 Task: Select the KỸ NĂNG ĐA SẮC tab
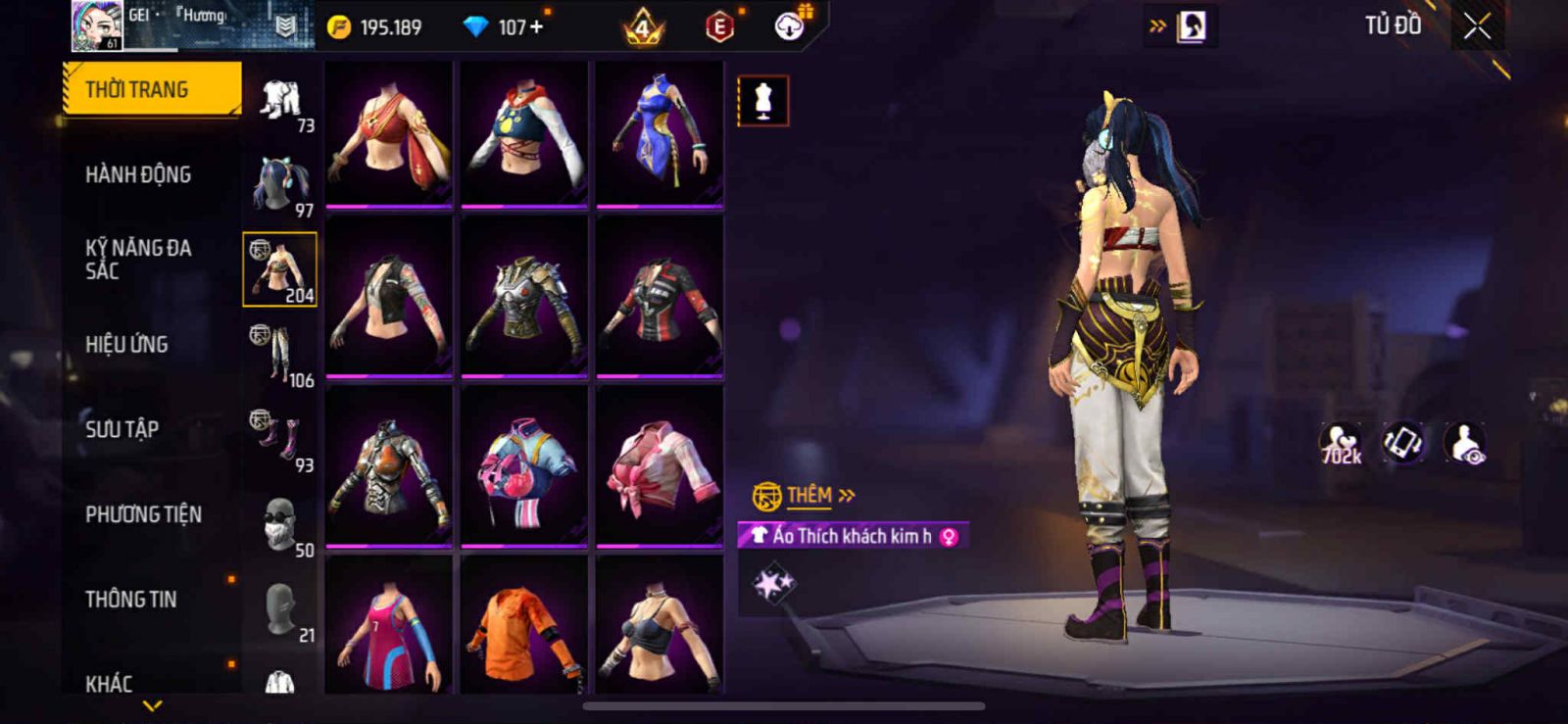point(137,259)
